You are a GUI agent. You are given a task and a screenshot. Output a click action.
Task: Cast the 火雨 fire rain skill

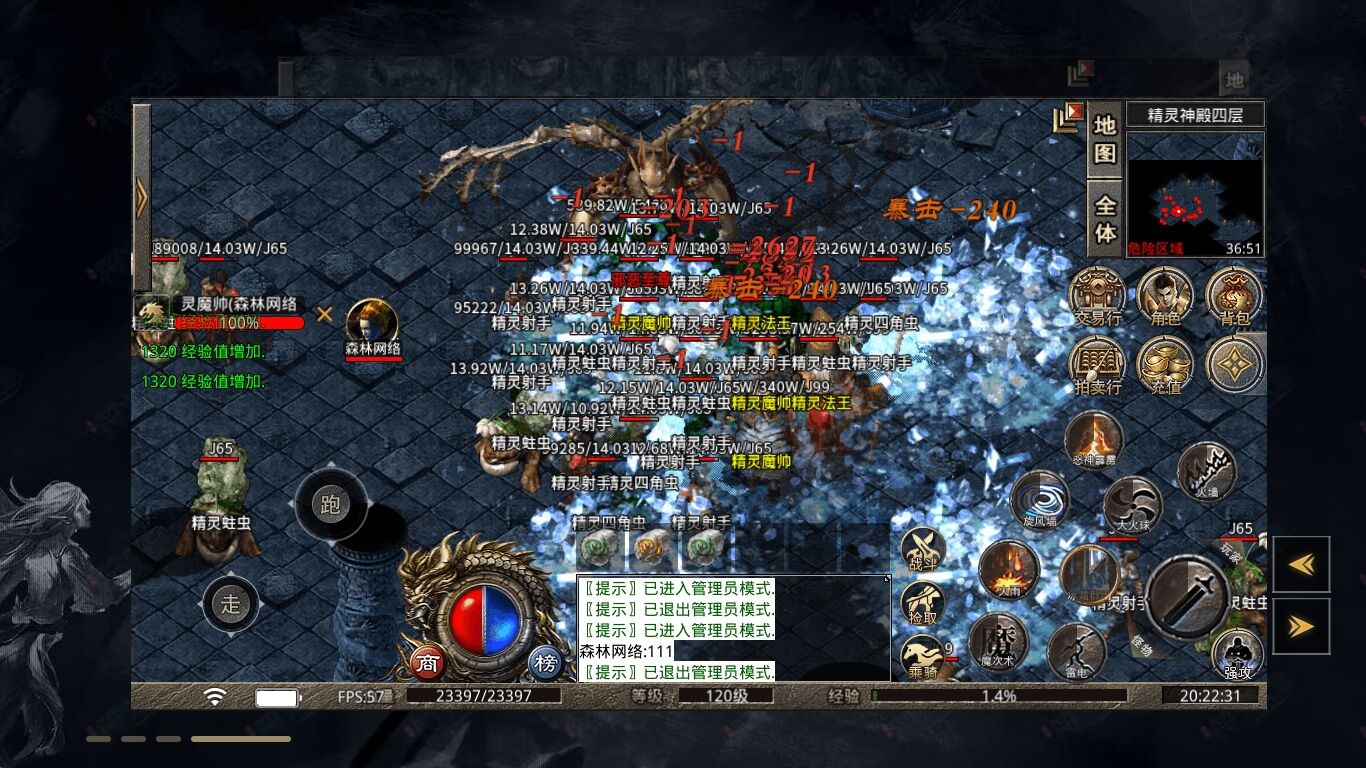[1008, 570]
